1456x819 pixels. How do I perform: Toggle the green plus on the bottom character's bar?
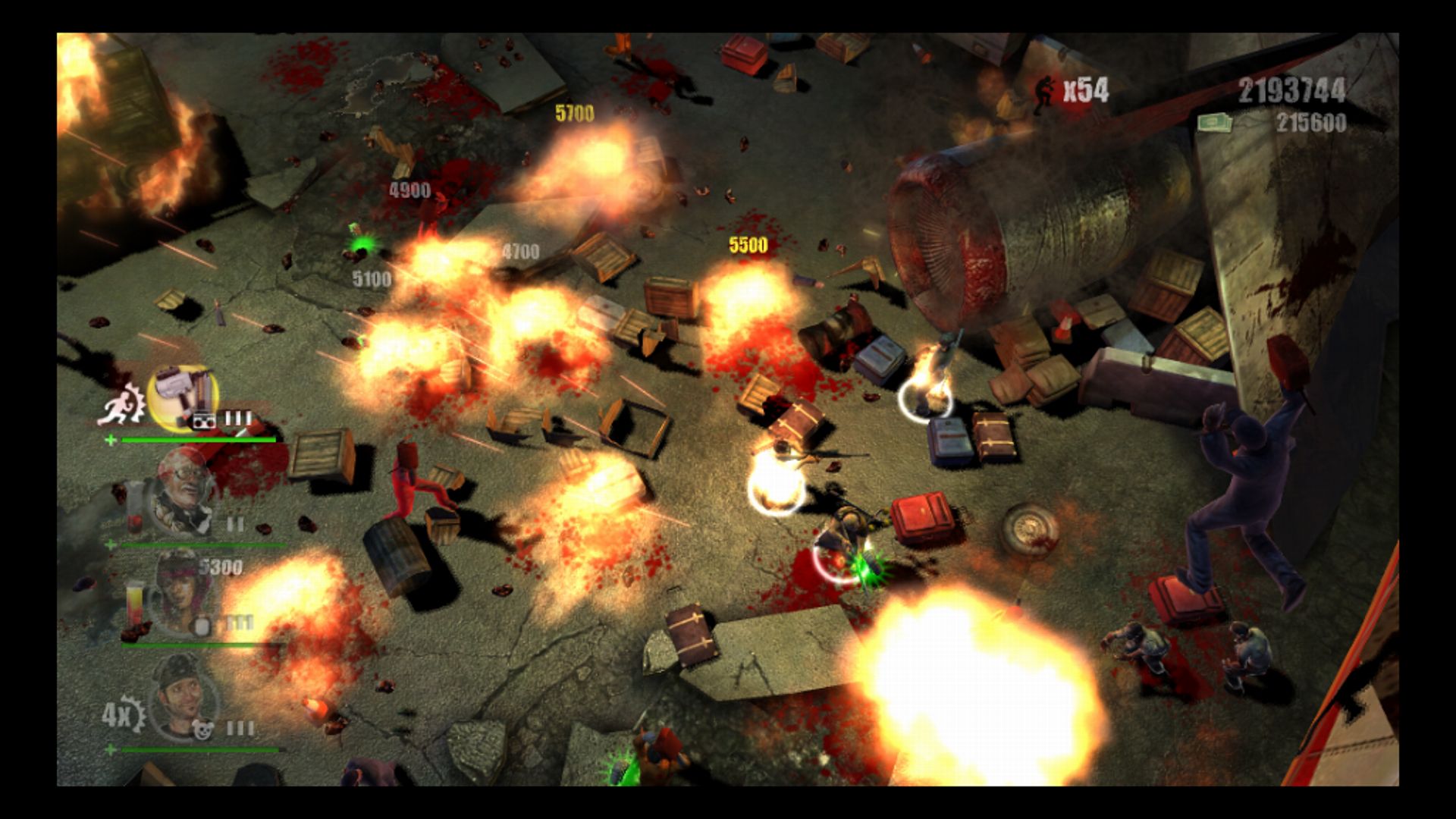pyautogui.click(x=111, y=748)
